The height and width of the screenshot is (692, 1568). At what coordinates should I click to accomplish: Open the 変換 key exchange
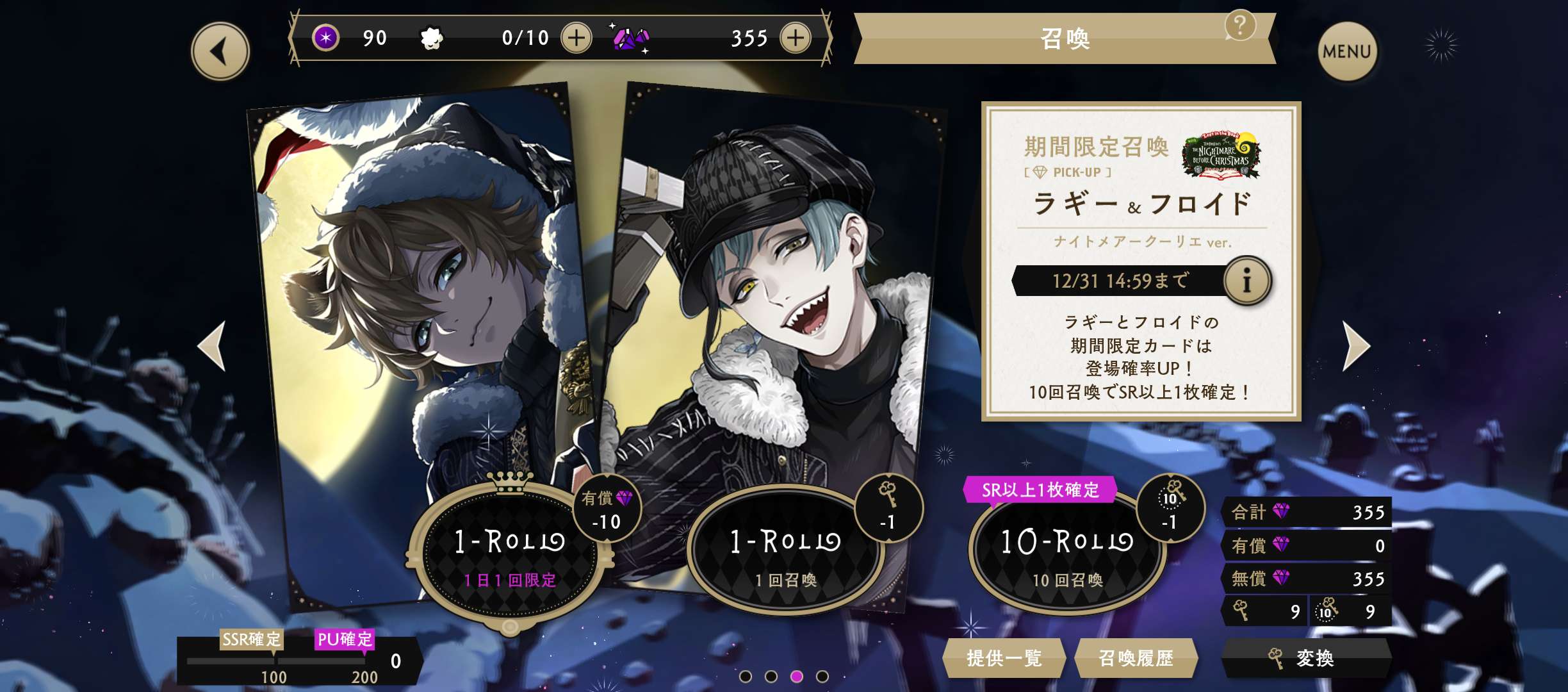1305,658
